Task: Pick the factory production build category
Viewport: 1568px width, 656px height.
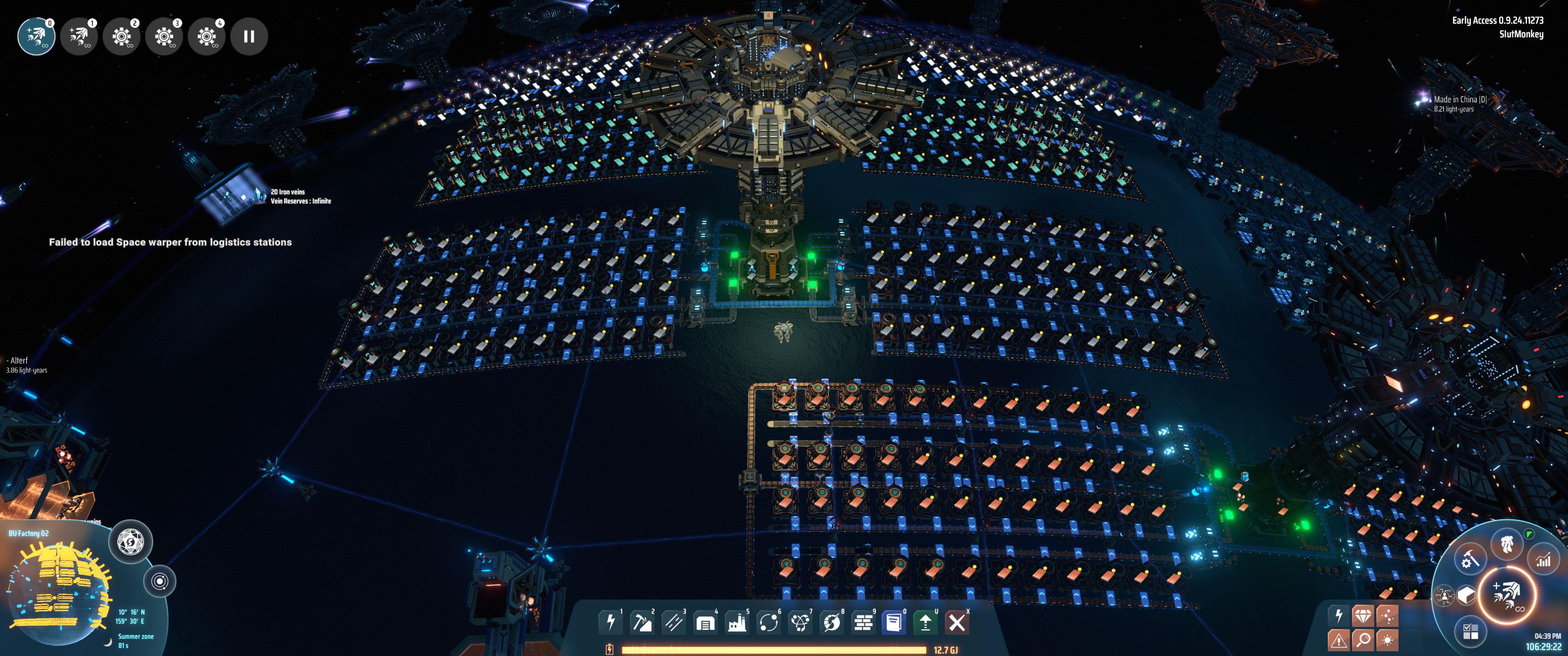Action: pos(737,622)
